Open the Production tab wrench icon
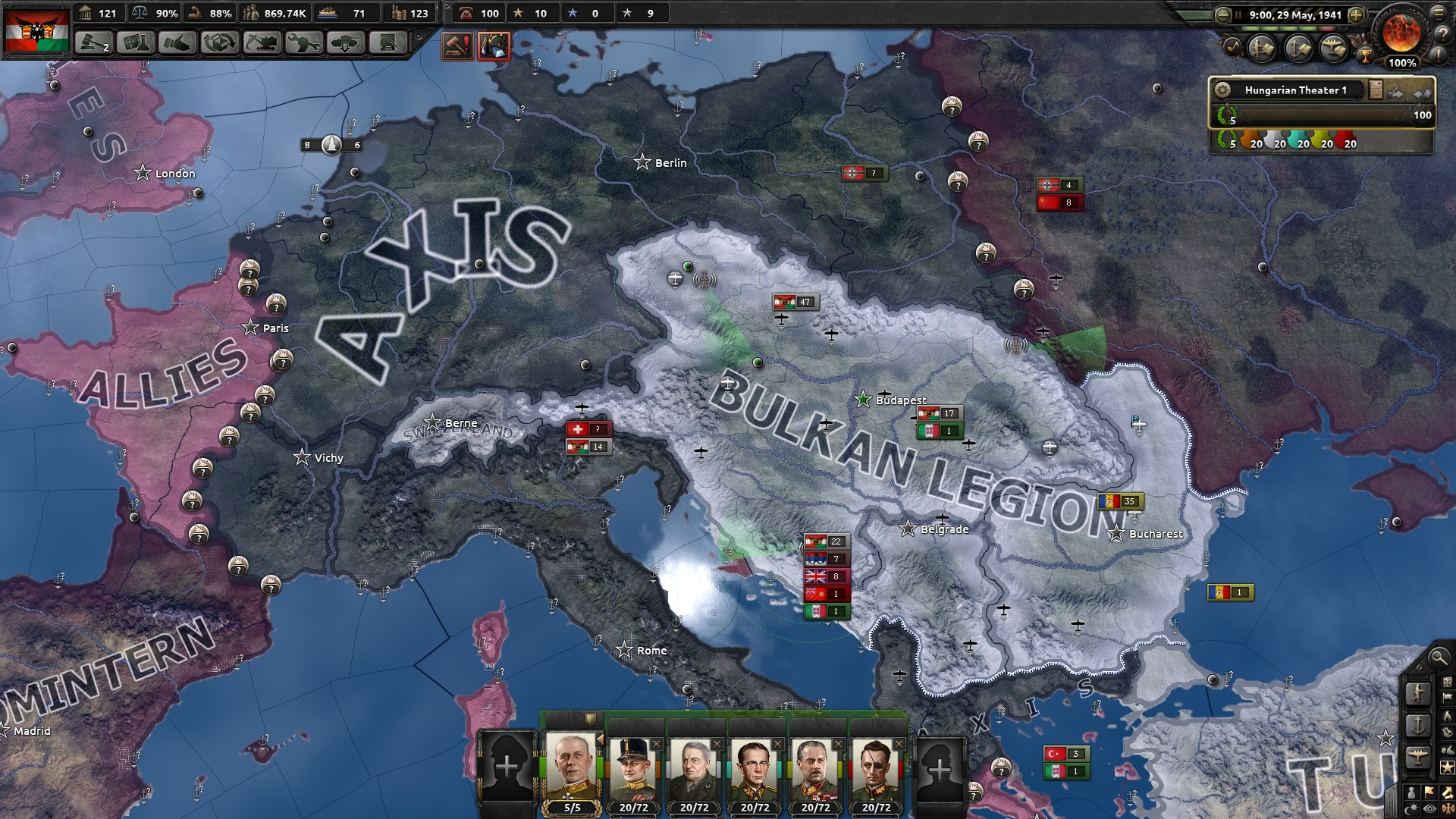Screen dimensions: 1456x819 (303, 43)
